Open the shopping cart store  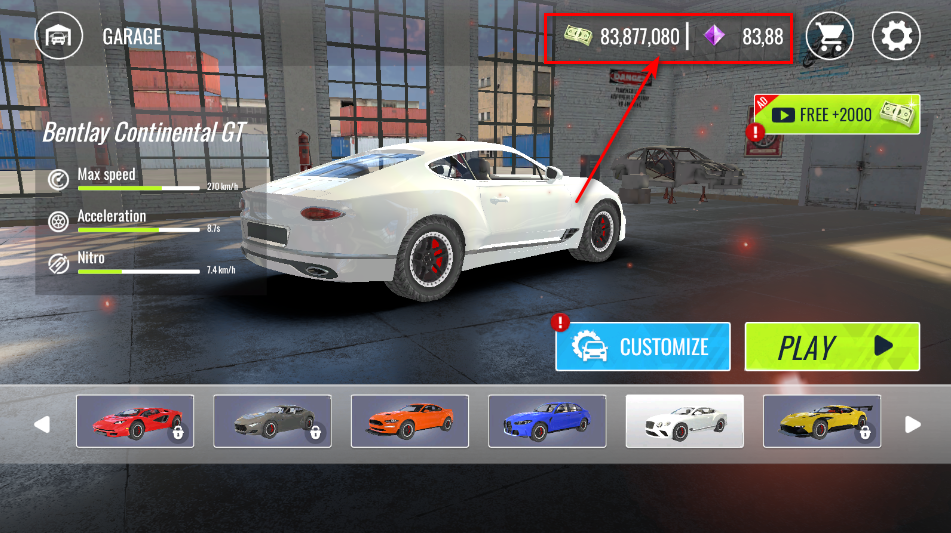[x=829, y=37]
